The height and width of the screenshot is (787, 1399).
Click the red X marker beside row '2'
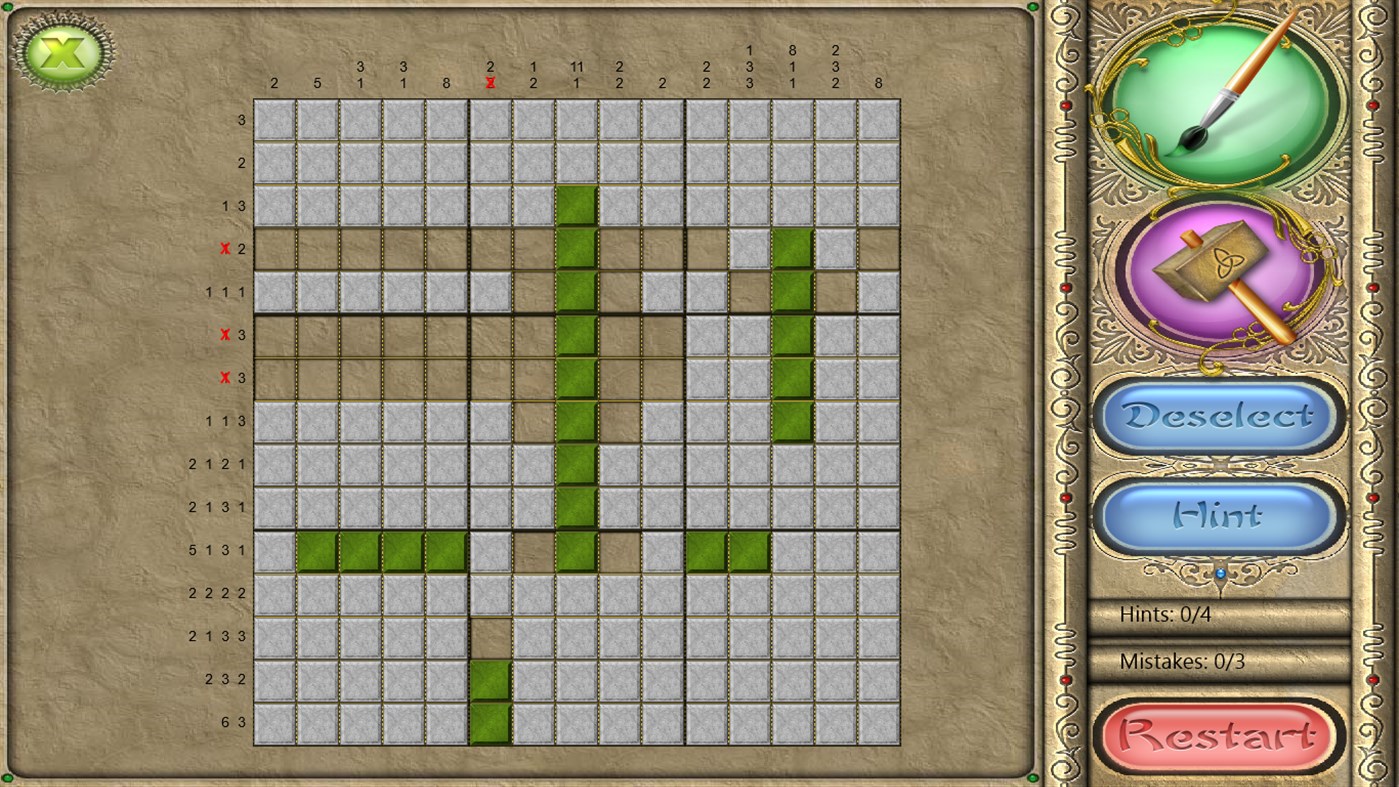coord(225,248)
